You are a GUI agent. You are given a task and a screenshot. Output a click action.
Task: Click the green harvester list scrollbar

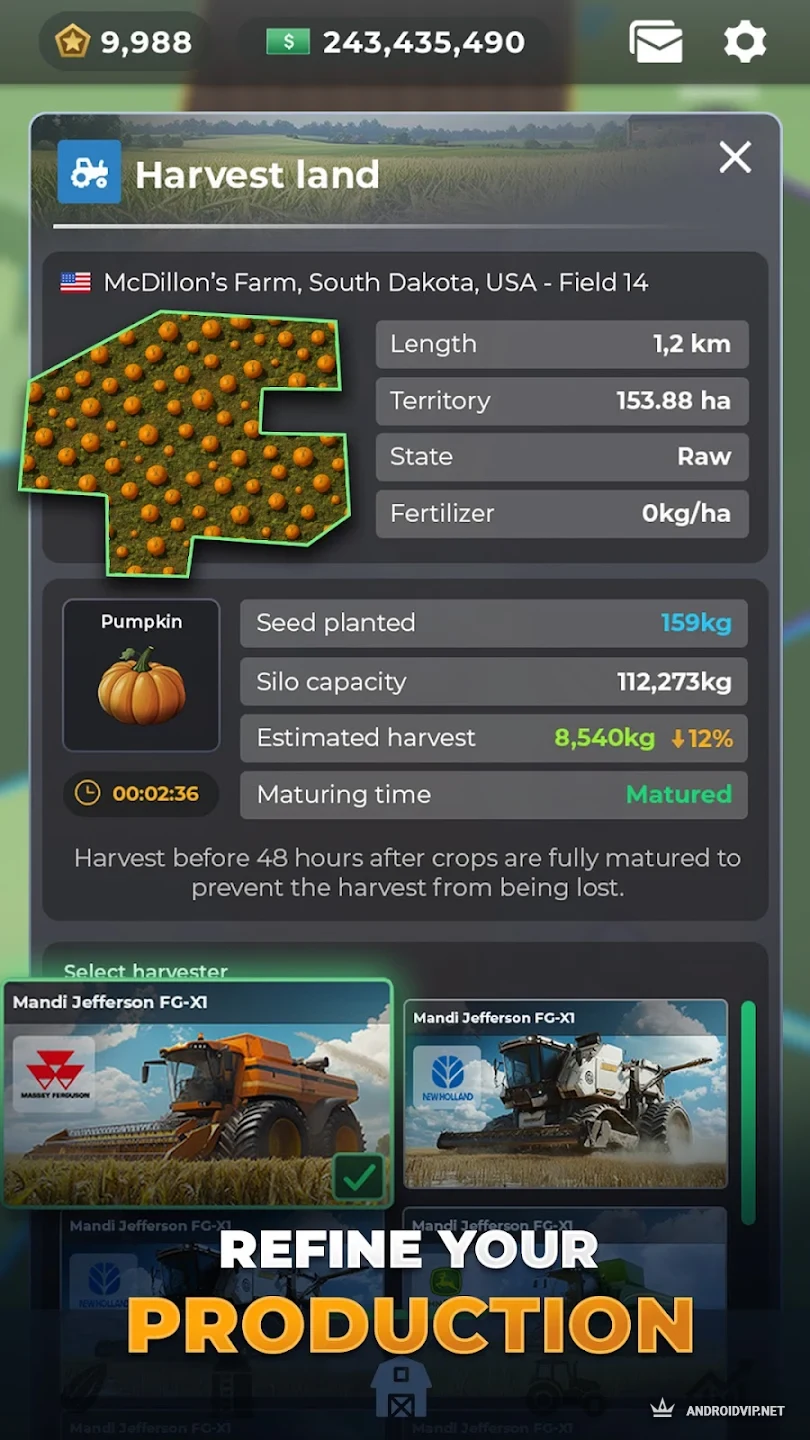pyautogui.click(x=747, y=1110)
